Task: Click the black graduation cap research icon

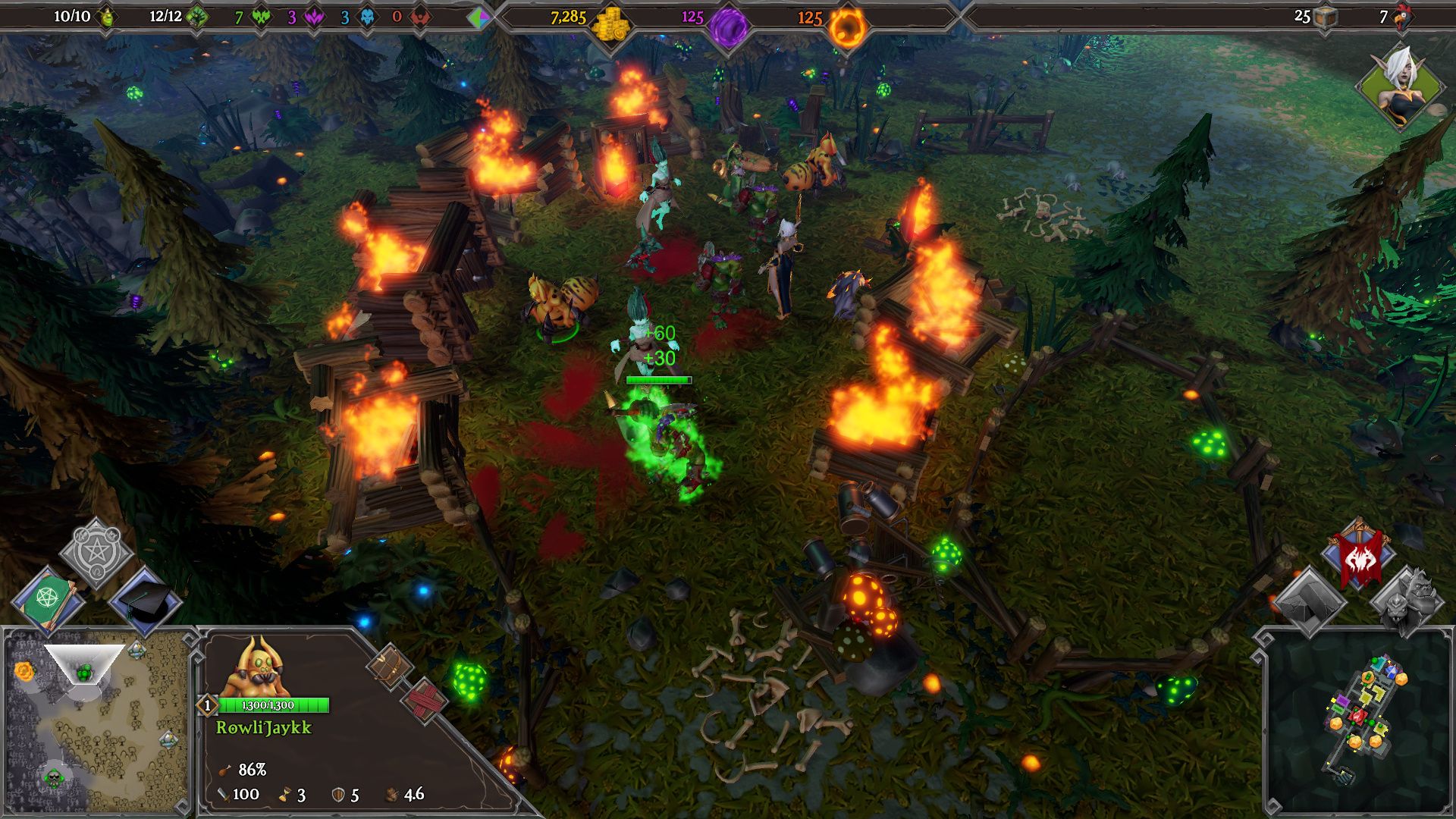Action: point(146,600)
